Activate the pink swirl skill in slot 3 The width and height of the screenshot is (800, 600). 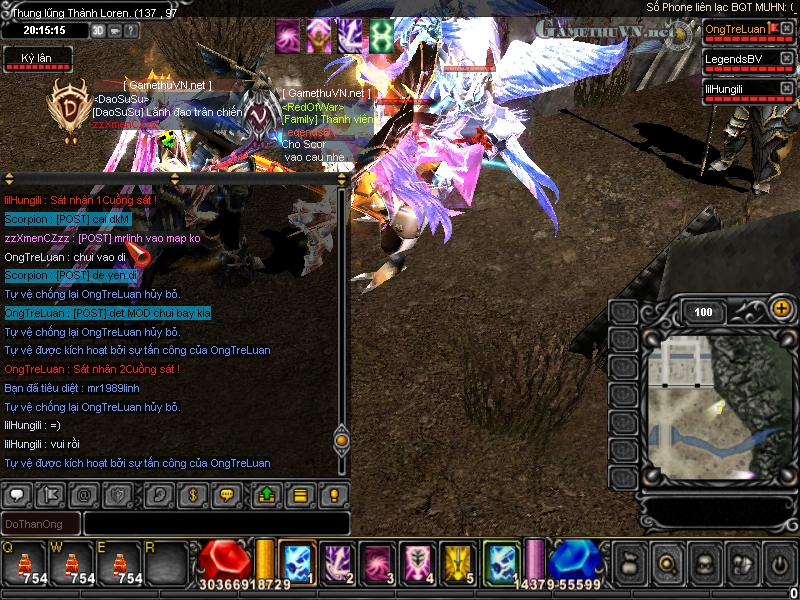point(377,562)
